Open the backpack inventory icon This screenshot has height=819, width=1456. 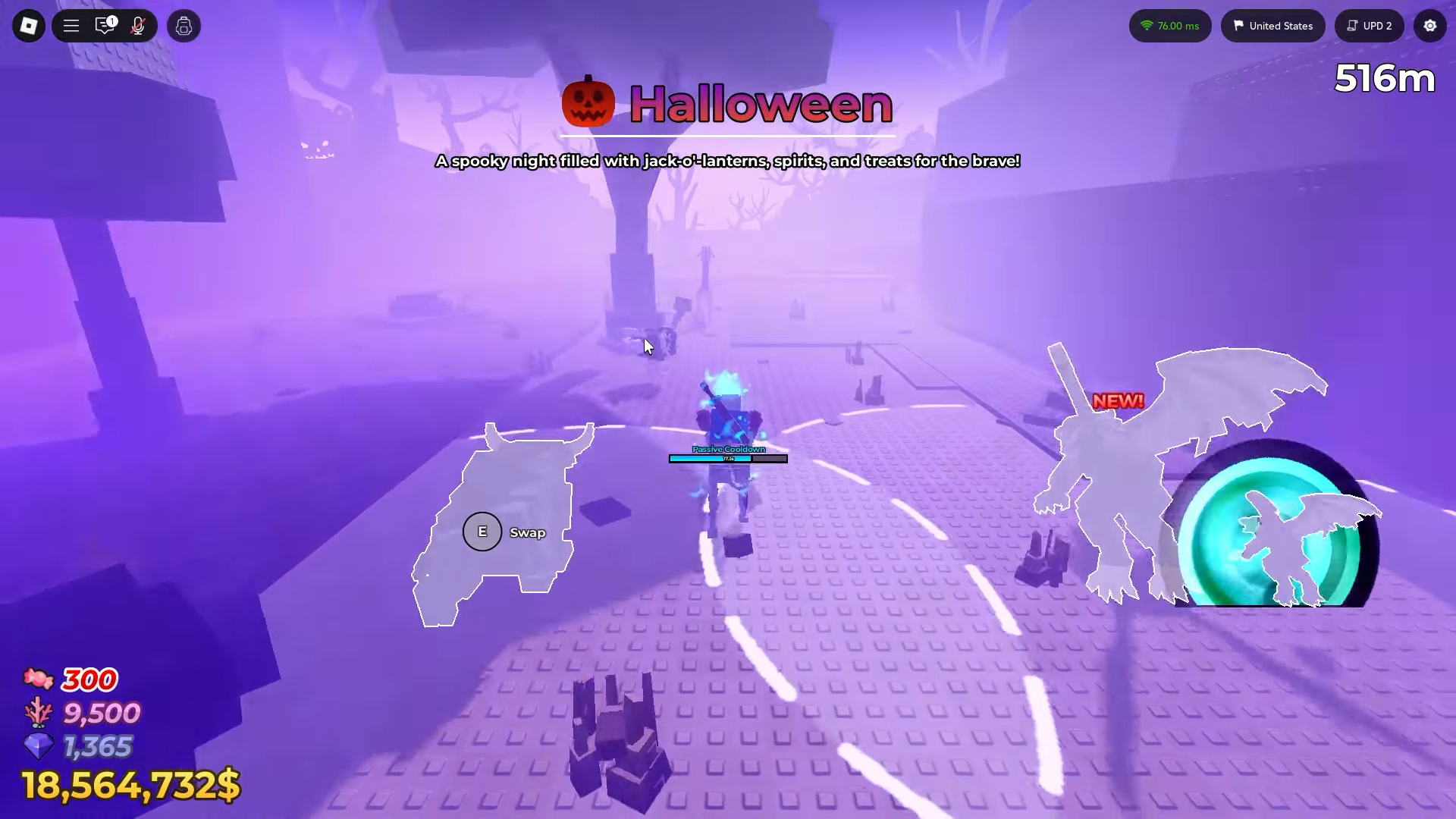183,25
